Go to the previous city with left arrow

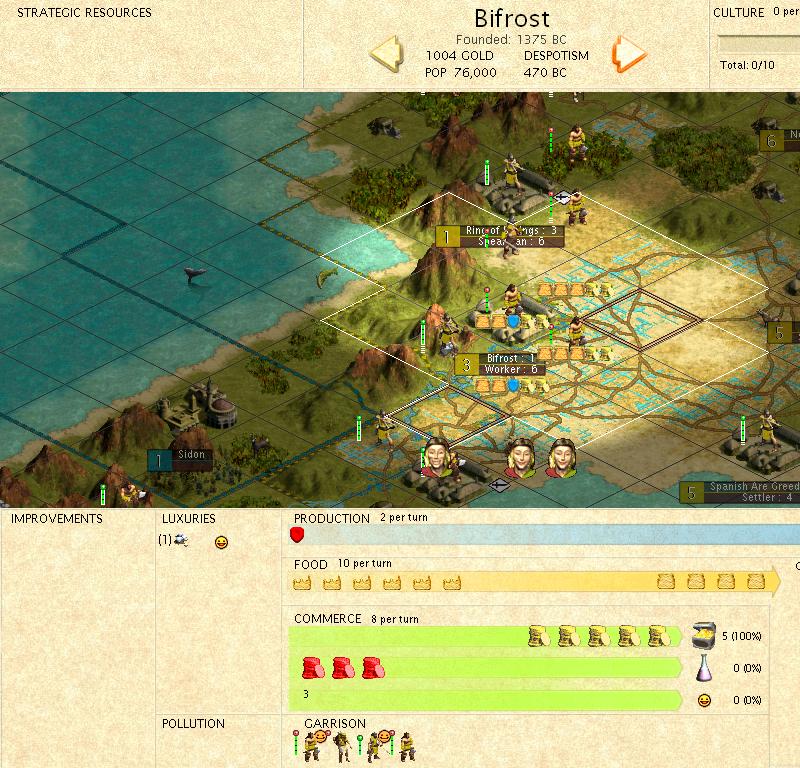pyautogui.click(x=386, y=53)
